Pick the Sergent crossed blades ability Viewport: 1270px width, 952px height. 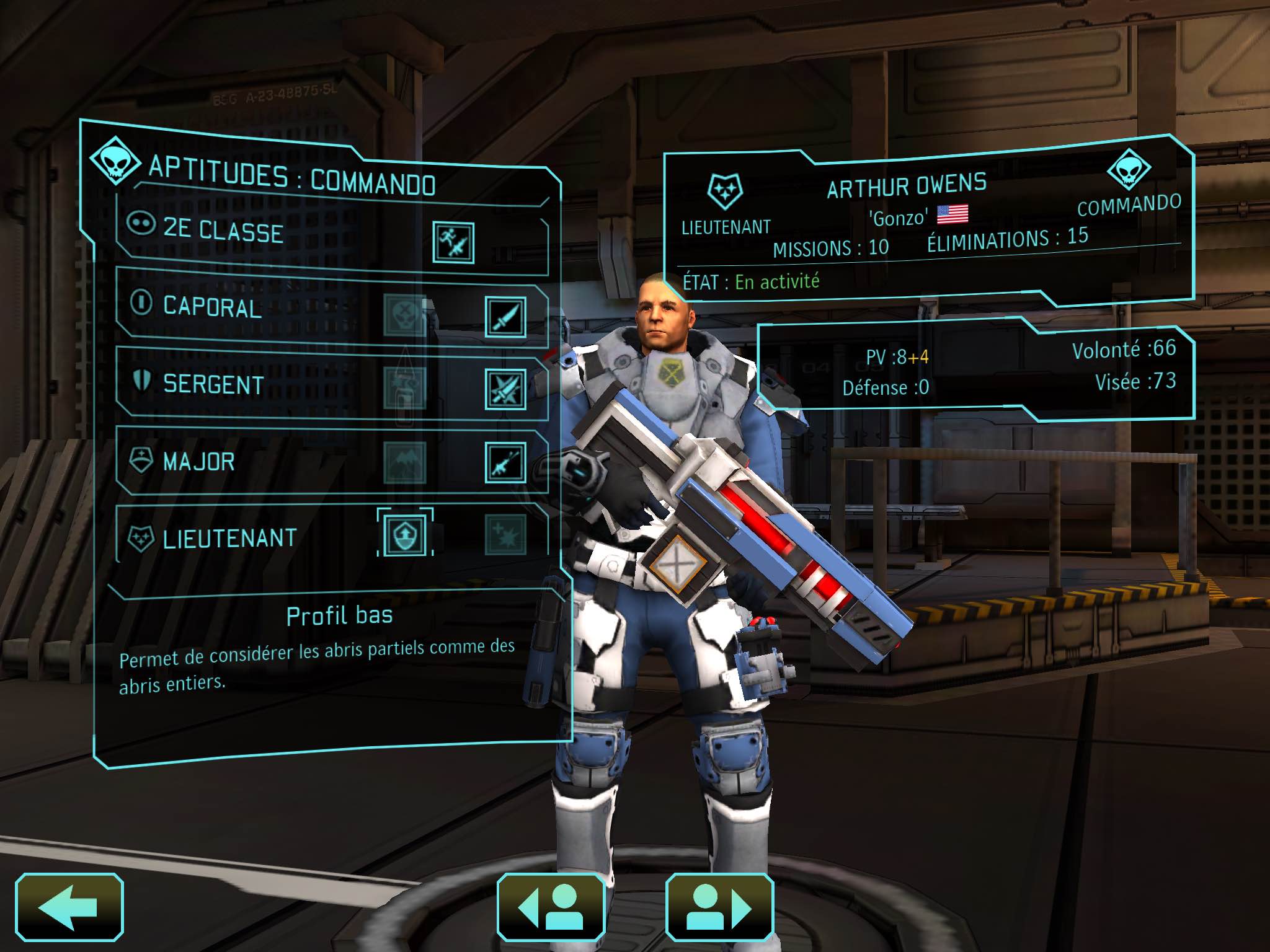[505, 390]
